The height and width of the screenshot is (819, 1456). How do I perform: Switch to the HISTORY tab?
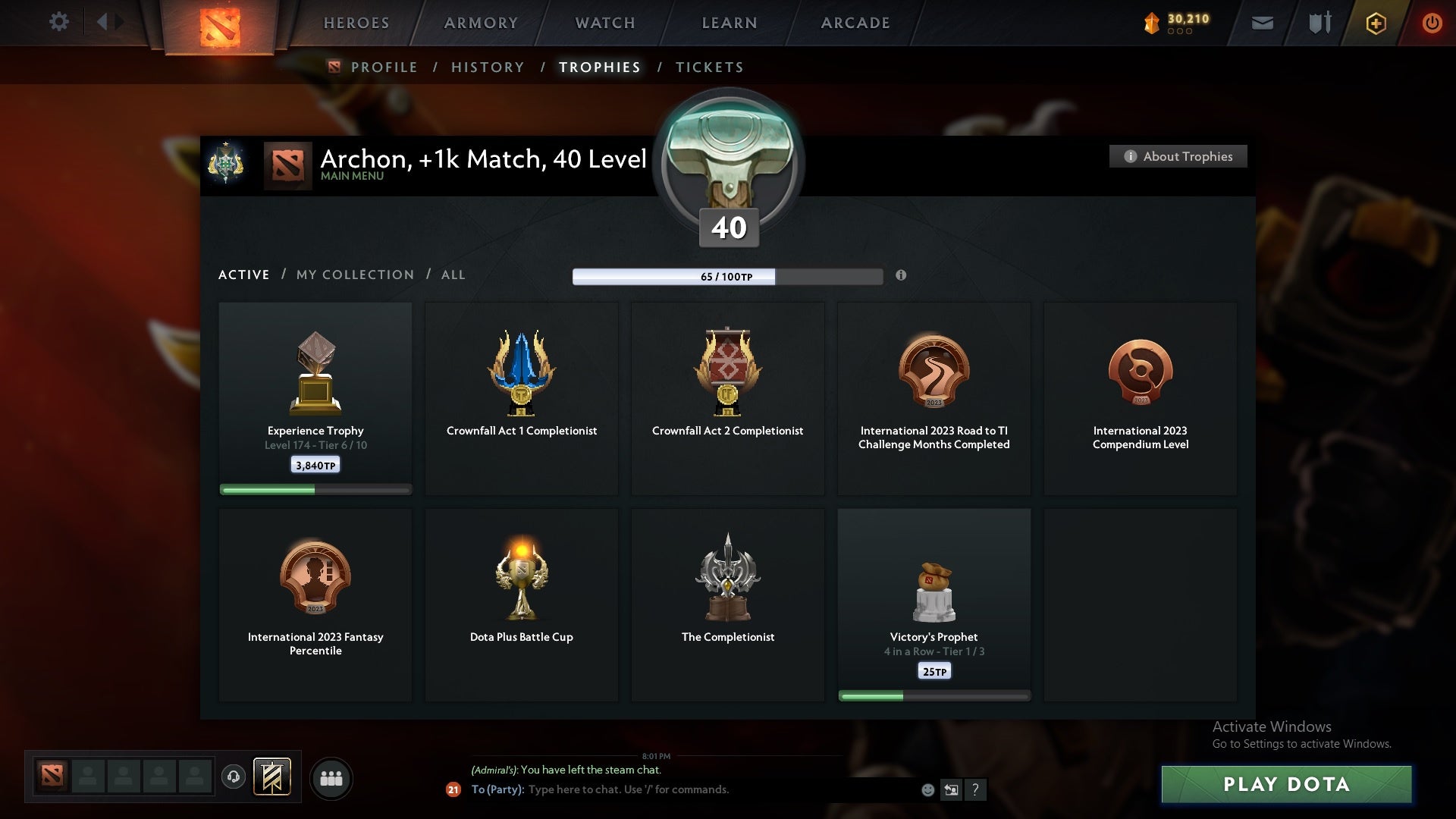487,67
